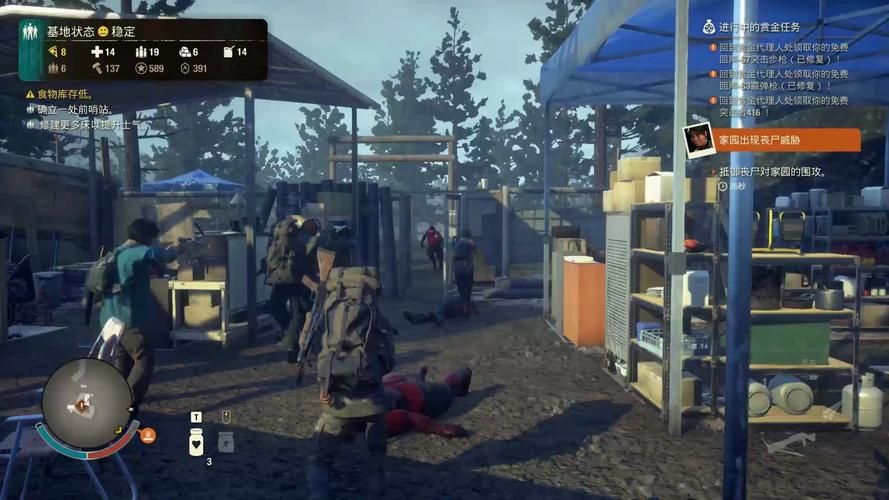Image resolution: width=889 pixels, height=500 pixels.
Task: Use the health pill bottle item
Action: tap(196, 440)
